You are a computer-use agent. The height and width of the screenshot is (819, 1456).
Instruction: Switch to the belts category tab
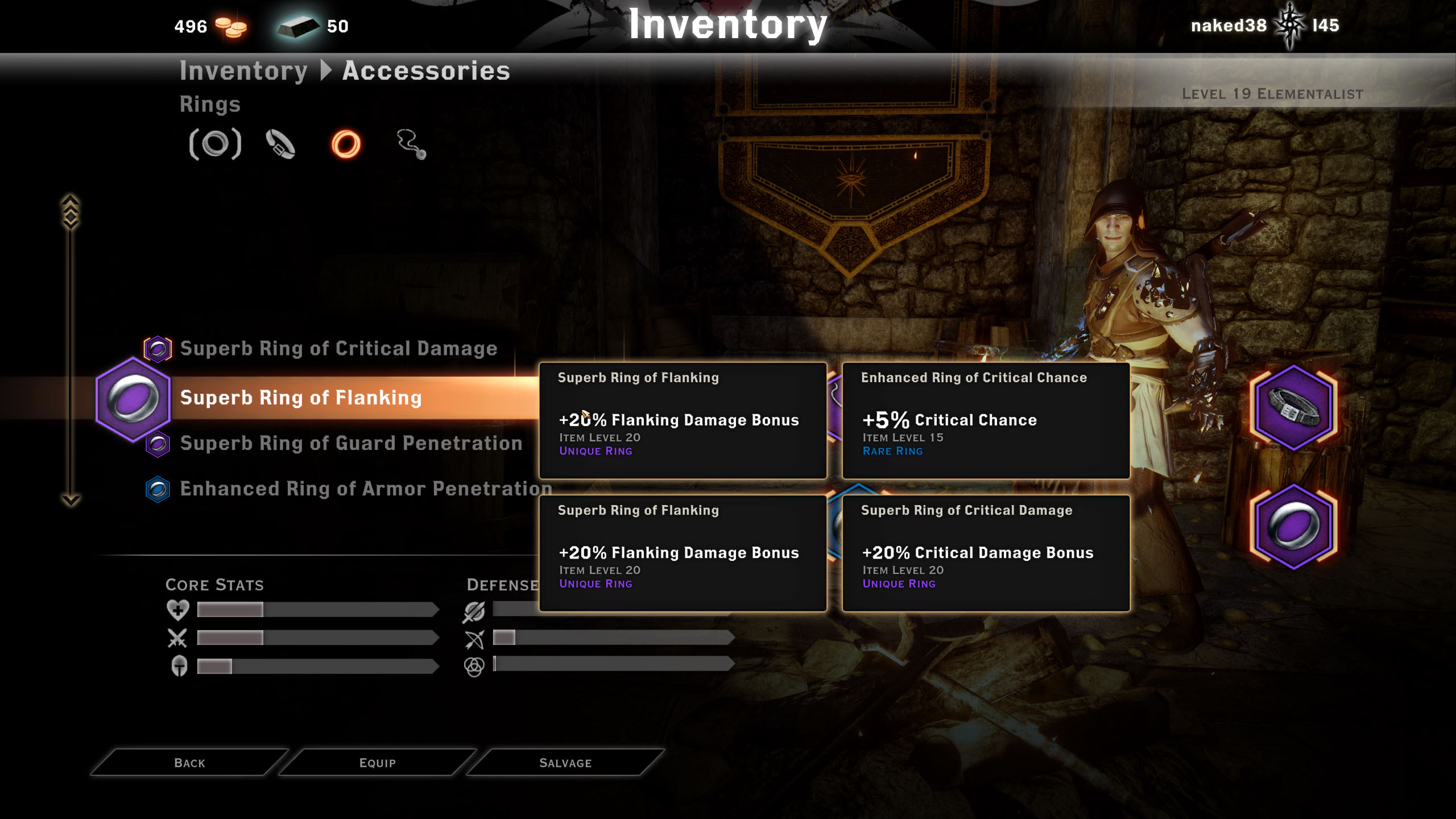point(280,144)
